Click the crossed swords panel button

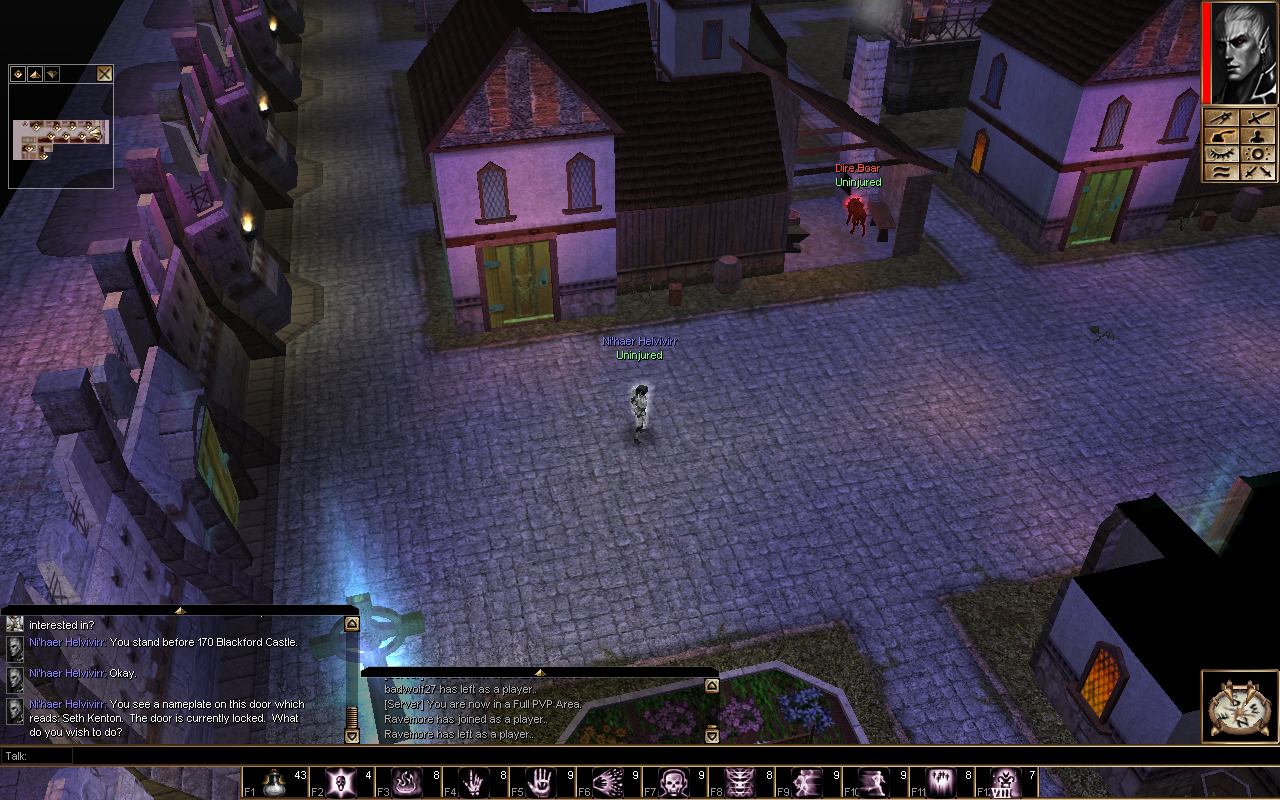click(1257, 172)
